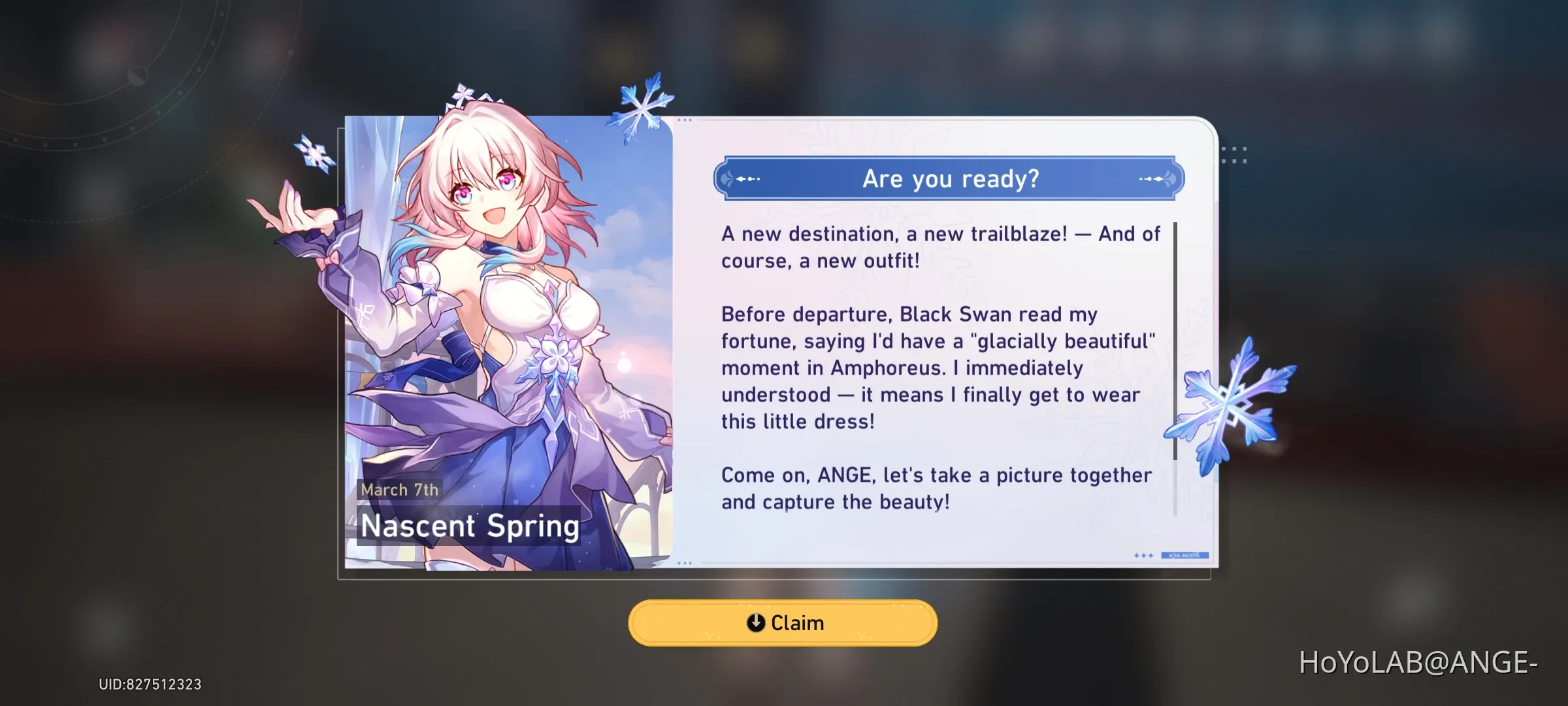Open the message text panel

click(x=941, y=366)
